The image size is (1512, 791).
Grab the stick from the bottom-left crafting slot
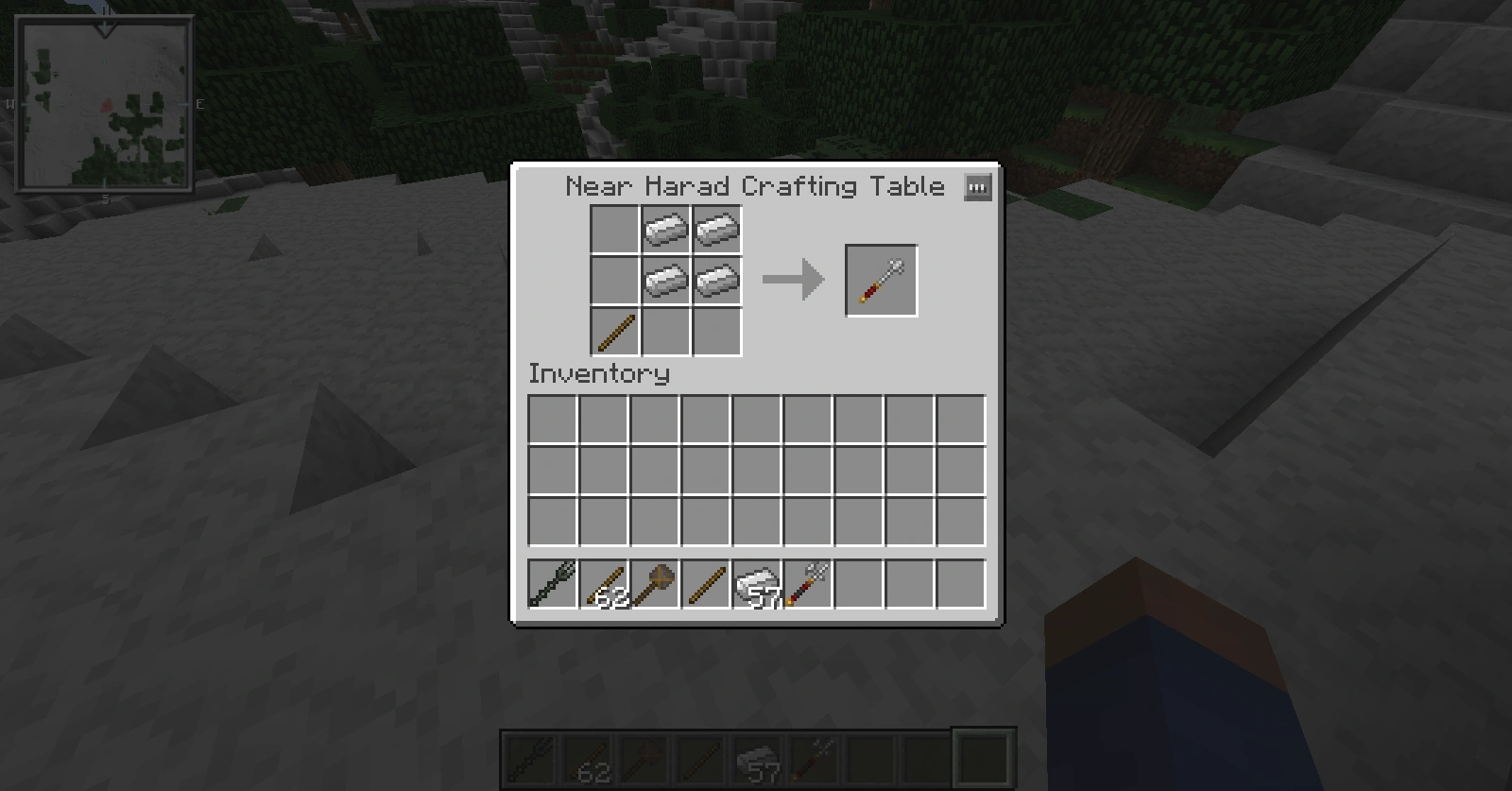pos(615,331)
